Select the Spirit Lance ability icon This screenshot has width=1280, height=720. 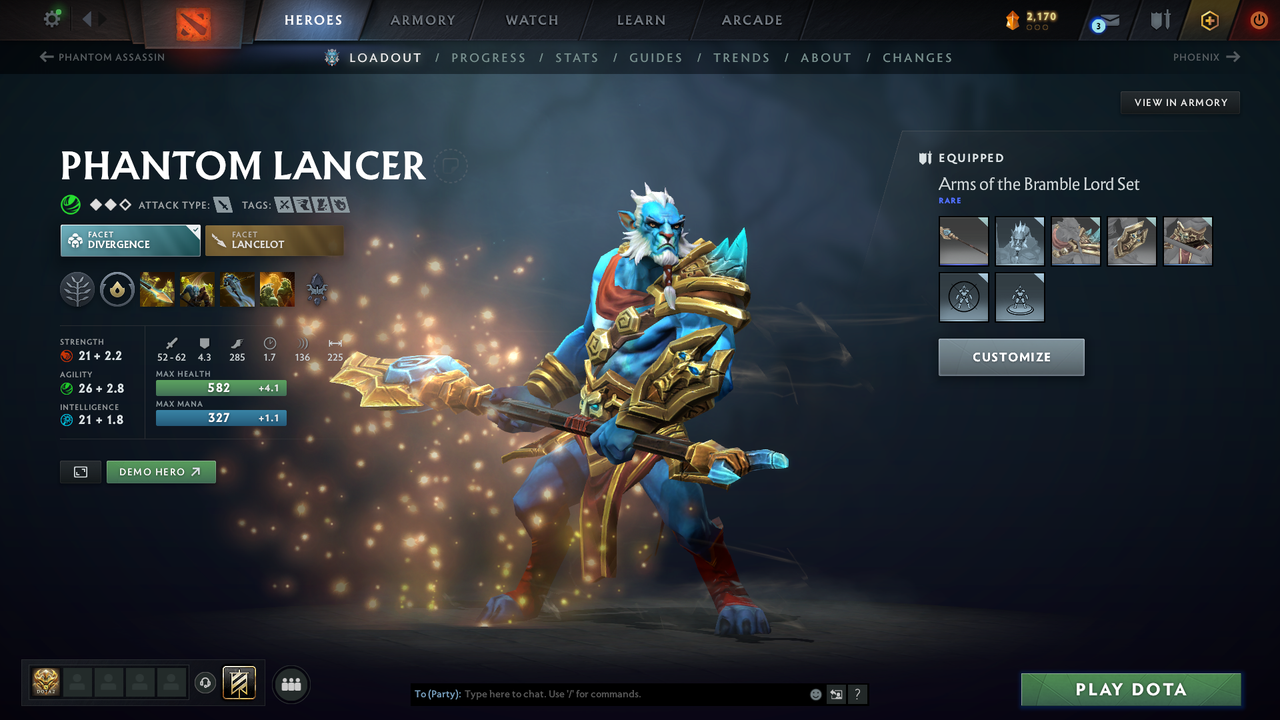[157, 290]
